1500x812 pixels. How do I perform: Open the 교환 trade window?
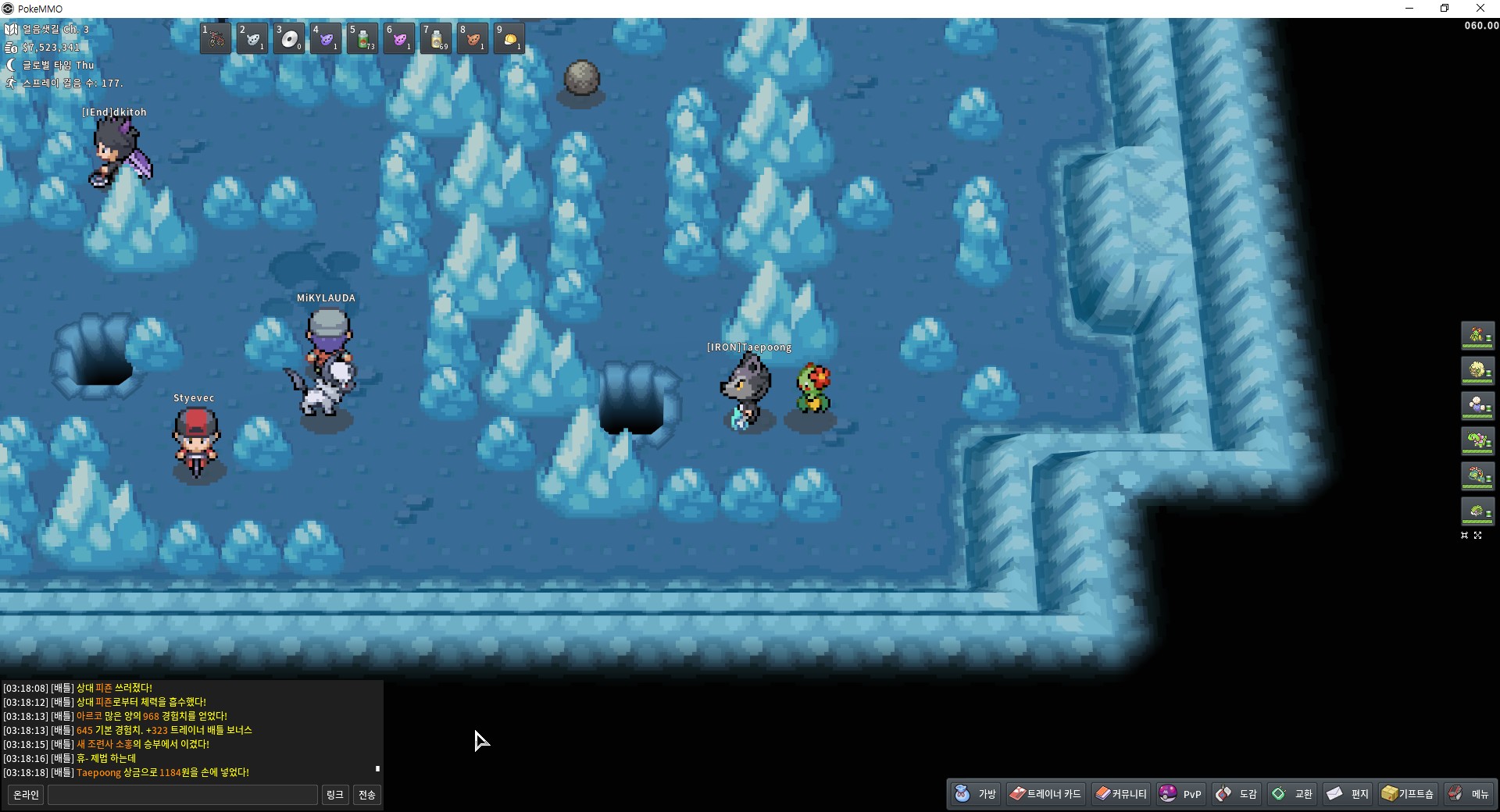pyautogui.click(x=1293, y=794)
